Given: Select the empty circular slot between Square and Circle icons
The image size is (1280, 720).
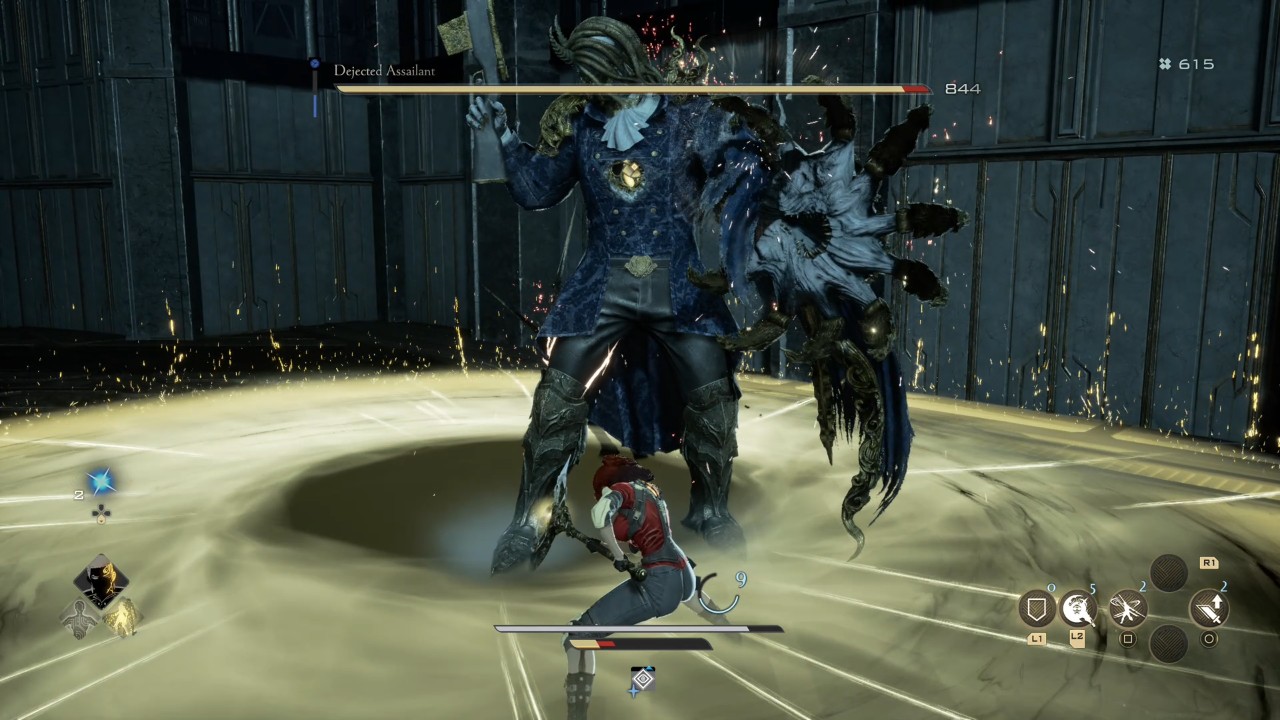Looking at the screenshot, I should (x=1168, y=645).
